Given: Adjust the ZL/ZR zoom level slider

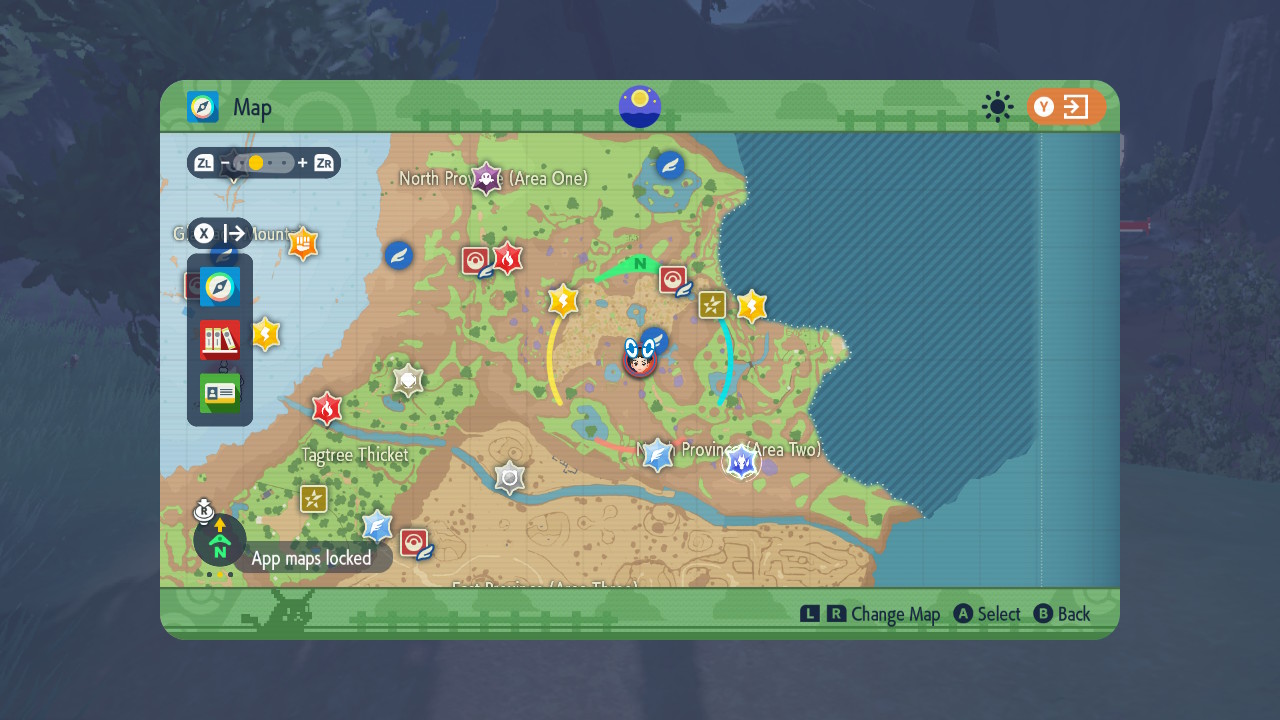Looking at the screenshot, I should [263, 162].
